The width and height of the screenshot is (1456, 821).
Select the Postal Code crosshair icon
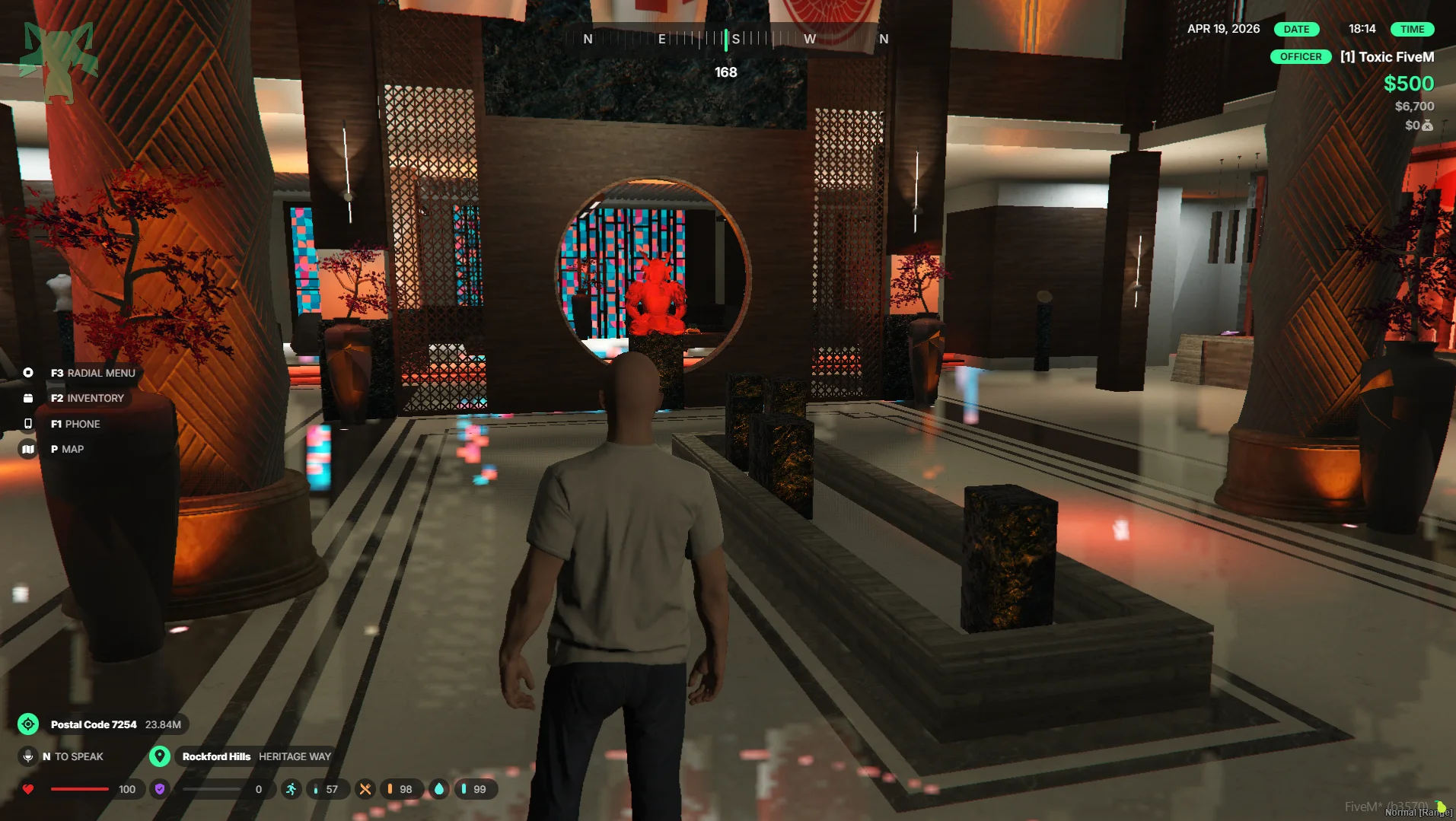28,724
